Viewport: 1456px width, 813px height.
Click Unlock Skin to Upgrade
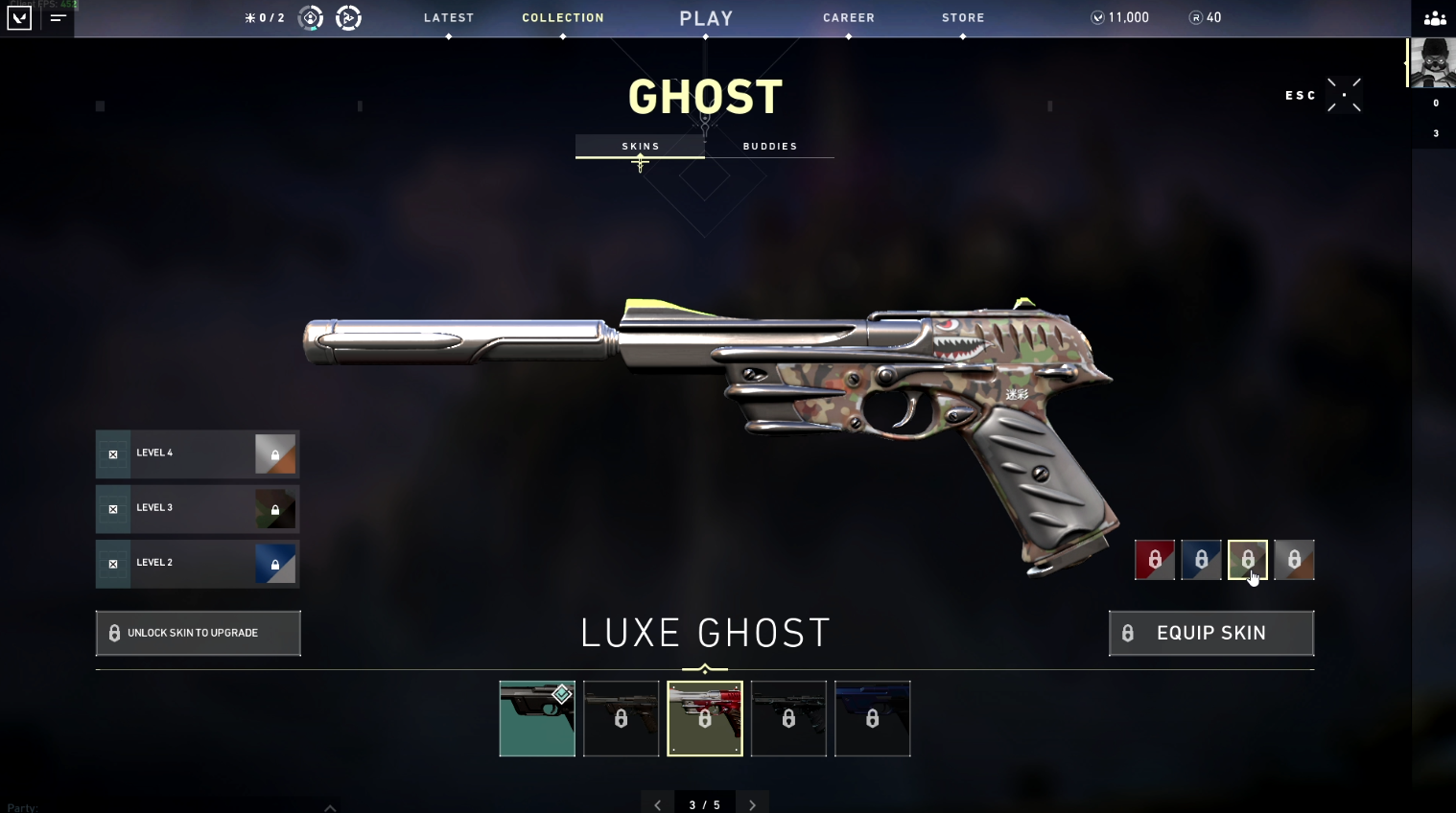click(x=198, y=633)
